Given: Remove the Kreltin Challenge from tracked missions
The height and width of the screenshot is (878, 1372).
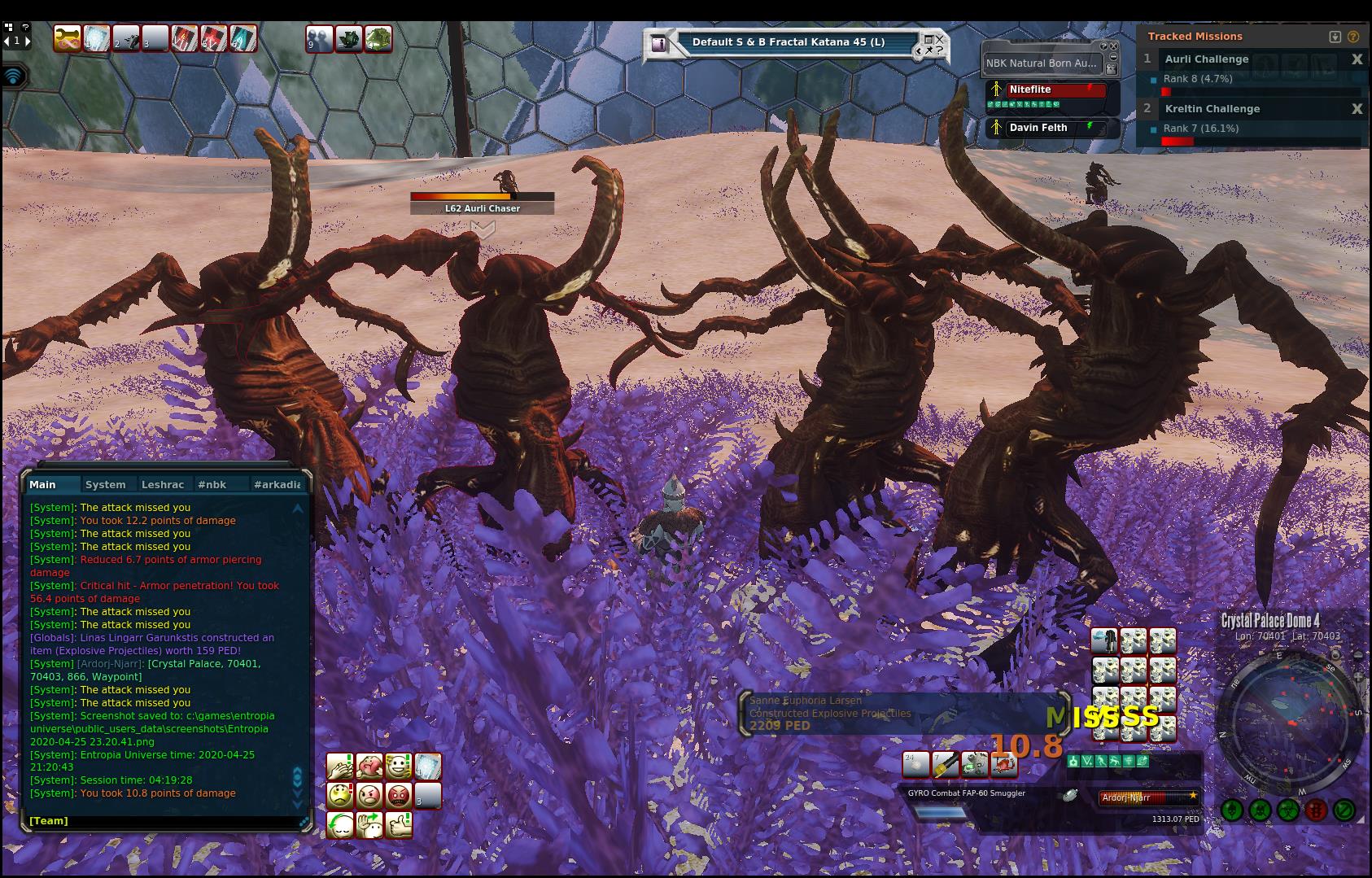Looking at the screenshot, I should point(1357,109).
